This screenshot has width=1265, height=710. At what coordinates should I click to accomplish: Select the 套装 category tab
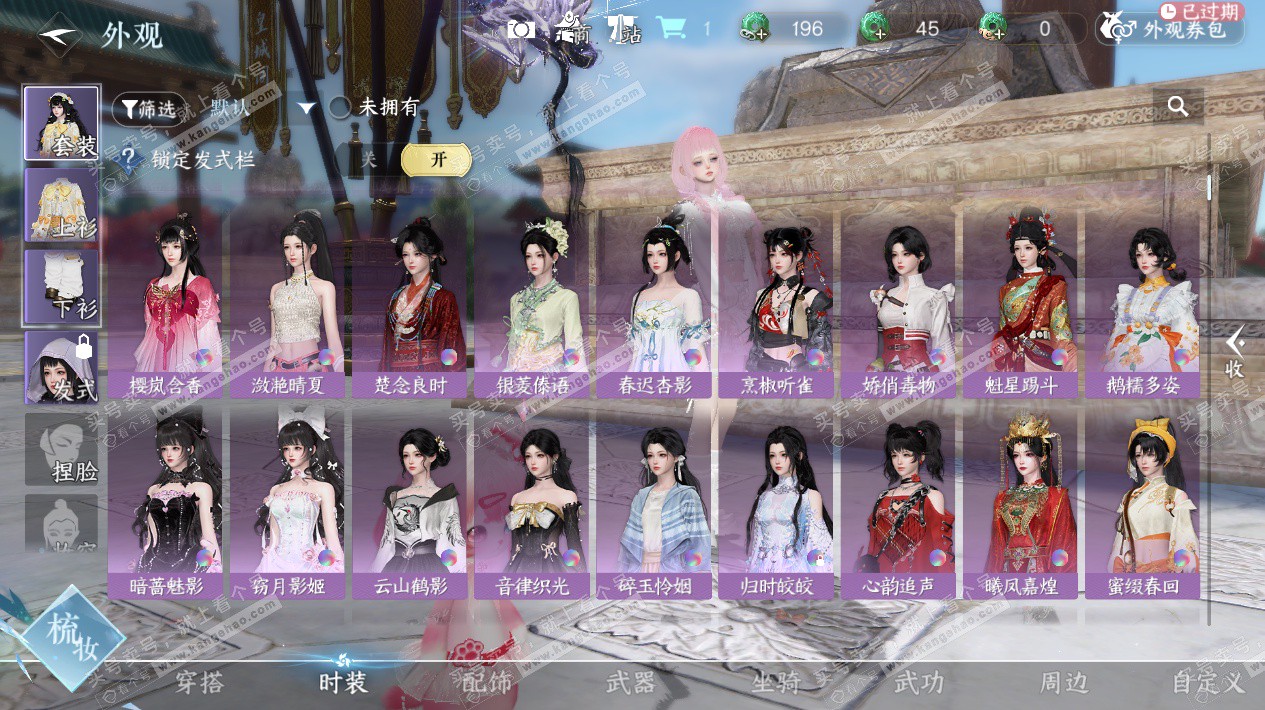(x=62, y=123)
